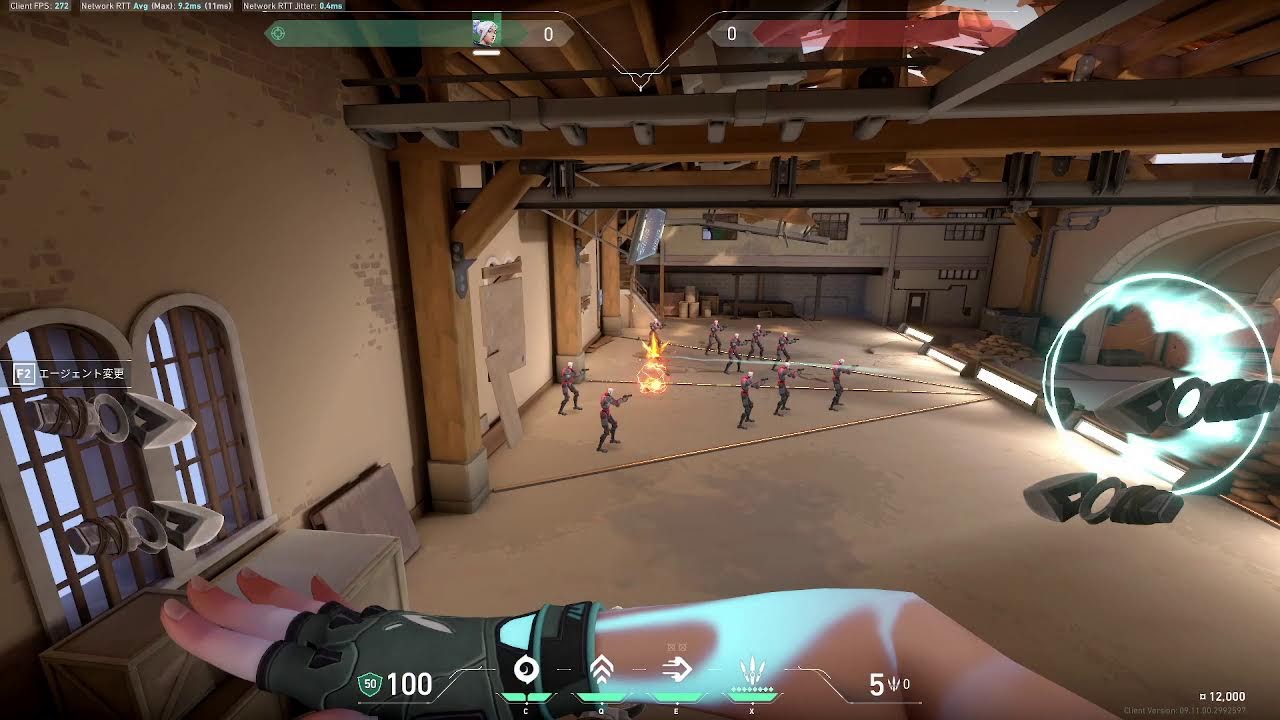1280x720 pixels.
Task: Activate the Blade Storm ultimate knives icon
Action: point(752,670)
